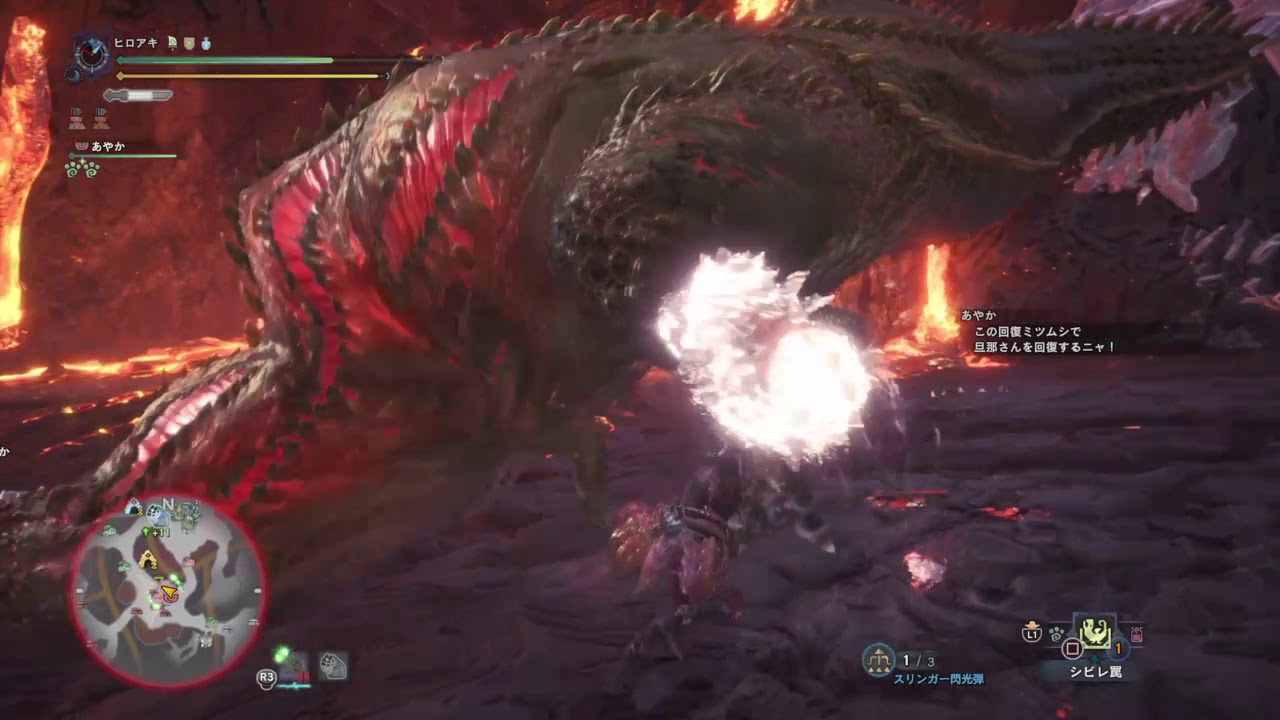1280x720 pixels.
Task: Click the sharpness gauge sword icon
Action: pos(137,94)
